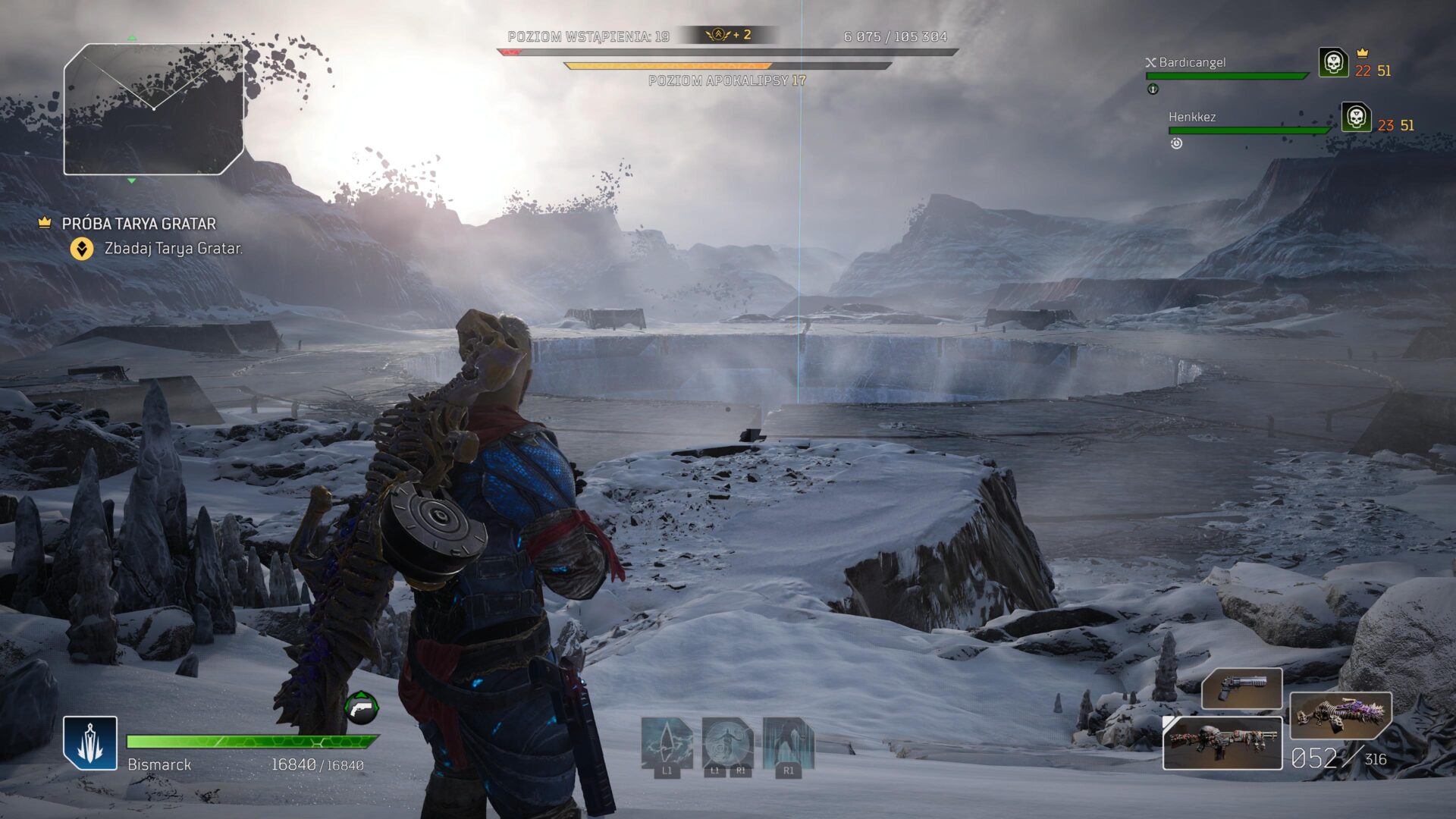Click the skull badge next to Bardicangel
Screen dimensions: 1456x819
tap(1333, 63)
